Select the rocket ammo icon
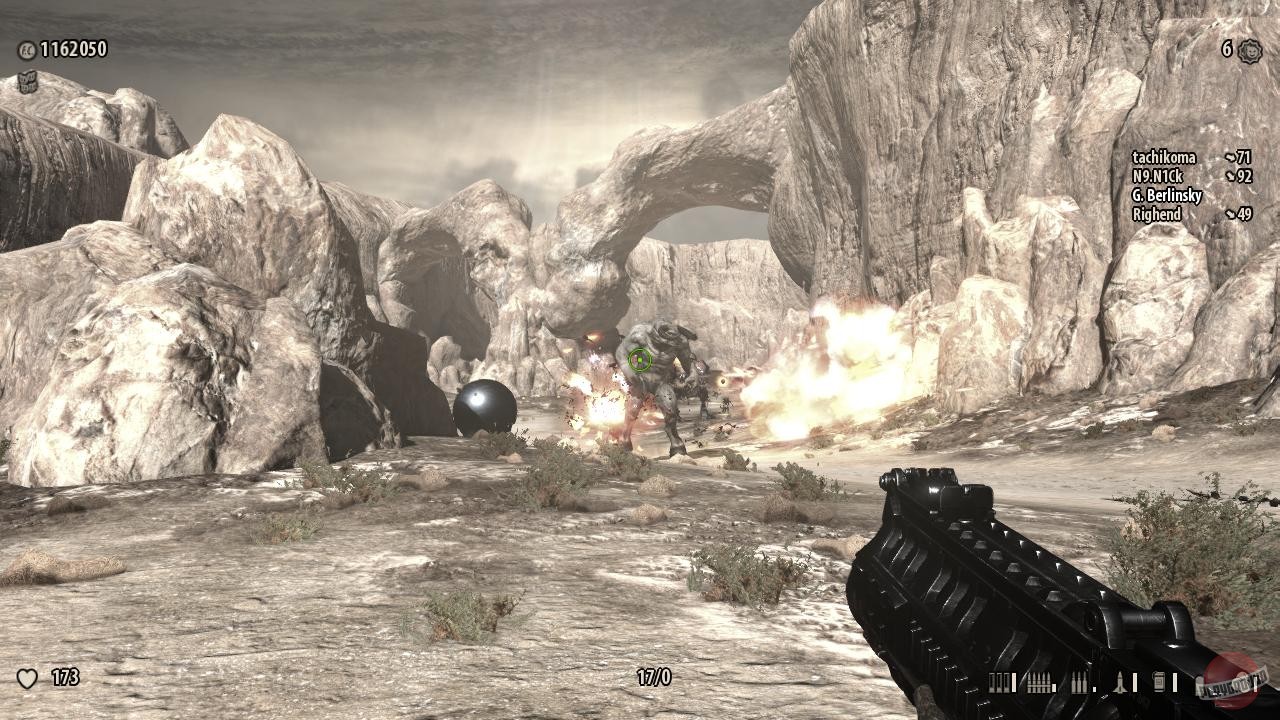1280x720 pixels. (x=1119, y=682)
